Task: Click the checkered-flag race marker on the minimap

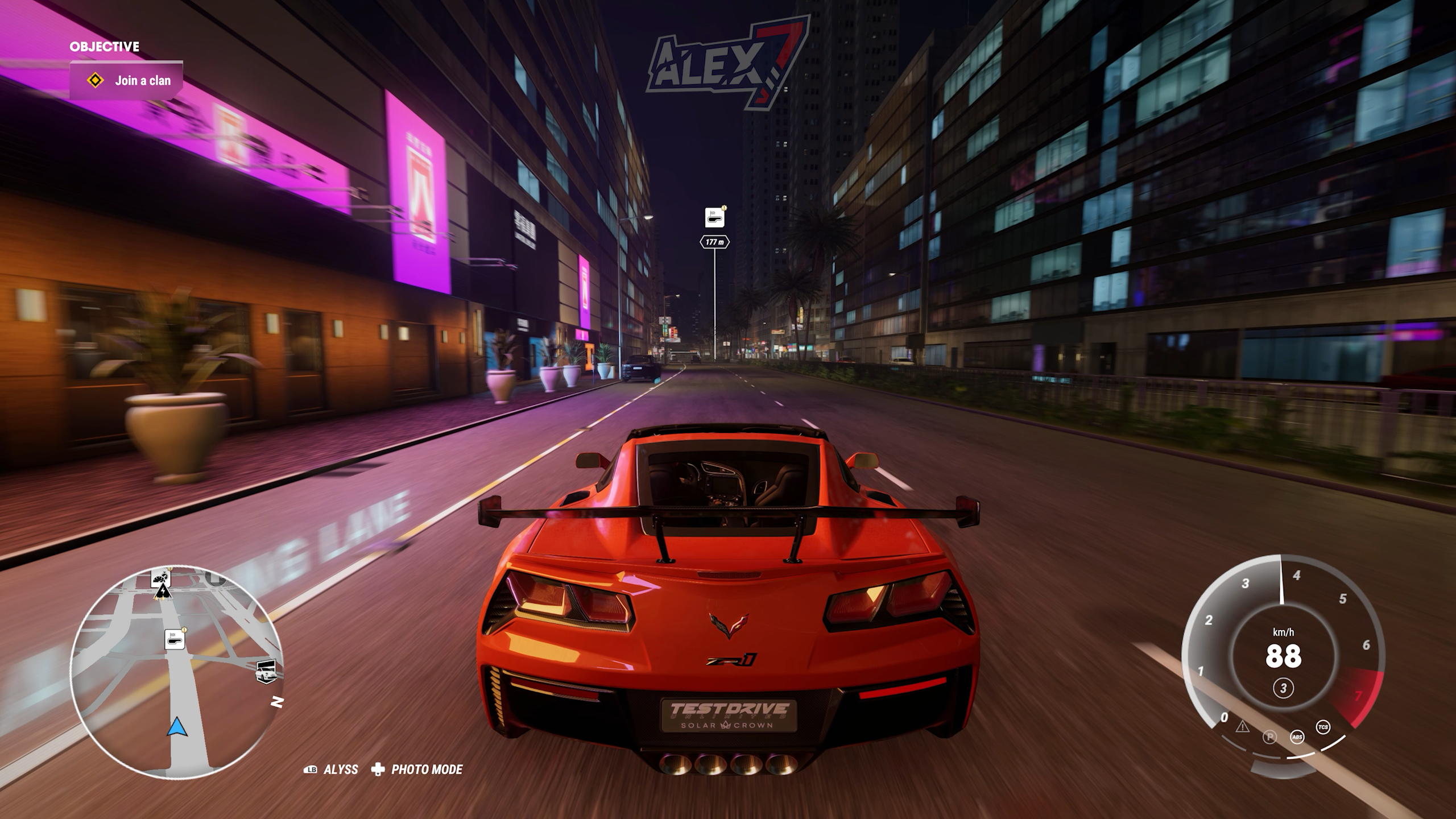Action: point(175,639)
